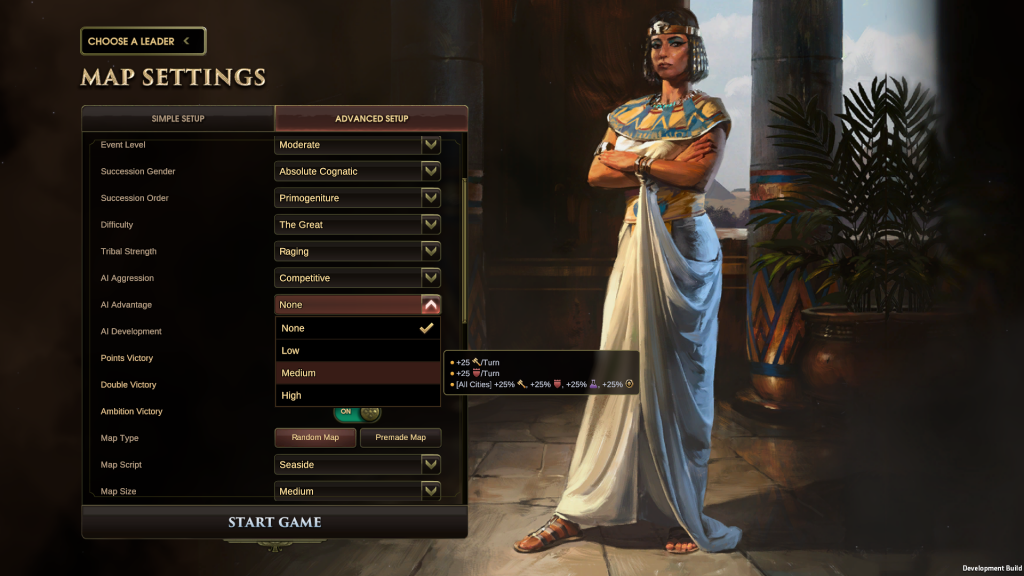Toggle Ambition Victory on or off
The height and width of the screenshot is (576, 1024).
pos(358,412)
